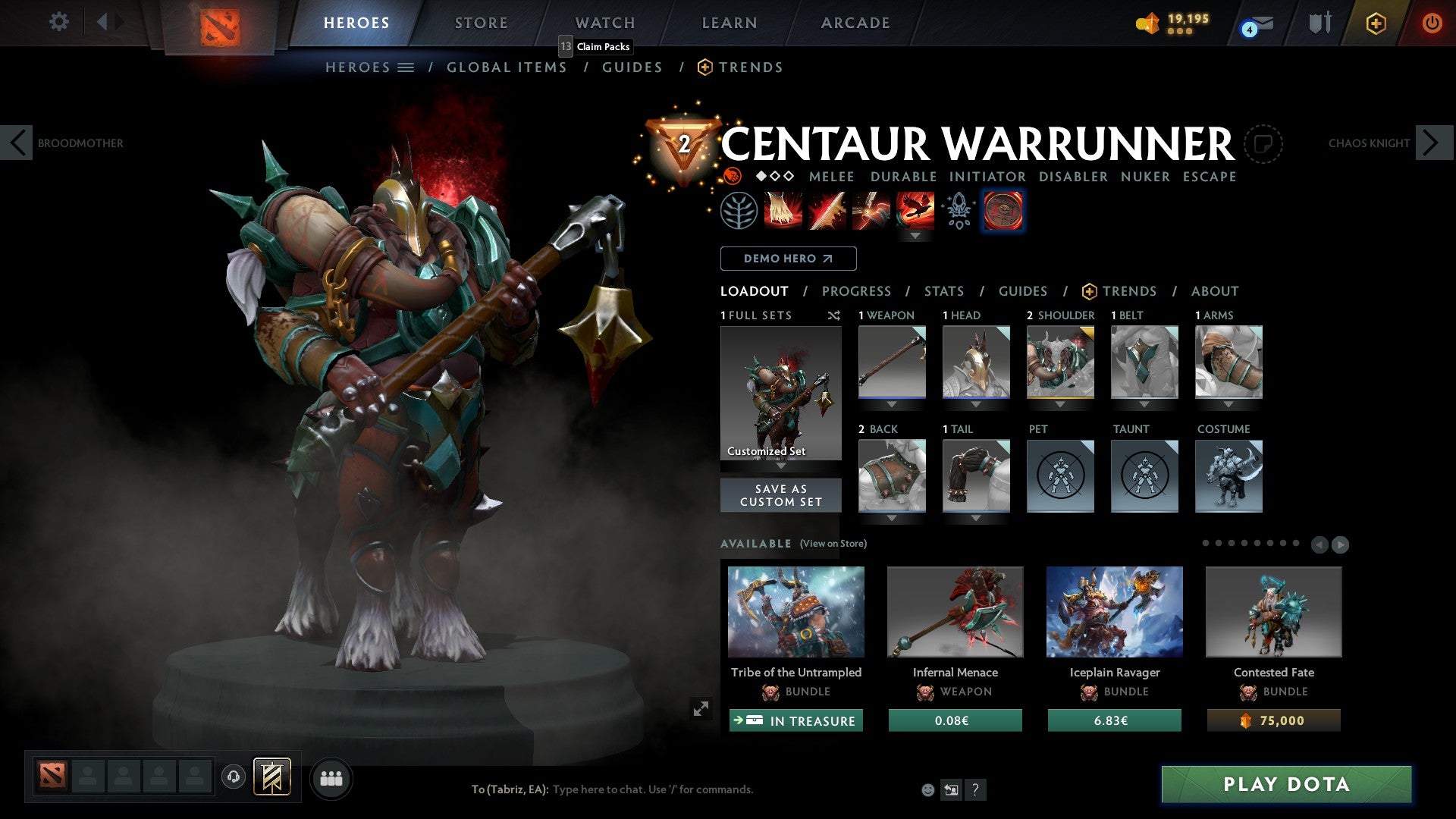
Task: Select the Hoof Stomp ability icon
Action: [x=782, y=211]
